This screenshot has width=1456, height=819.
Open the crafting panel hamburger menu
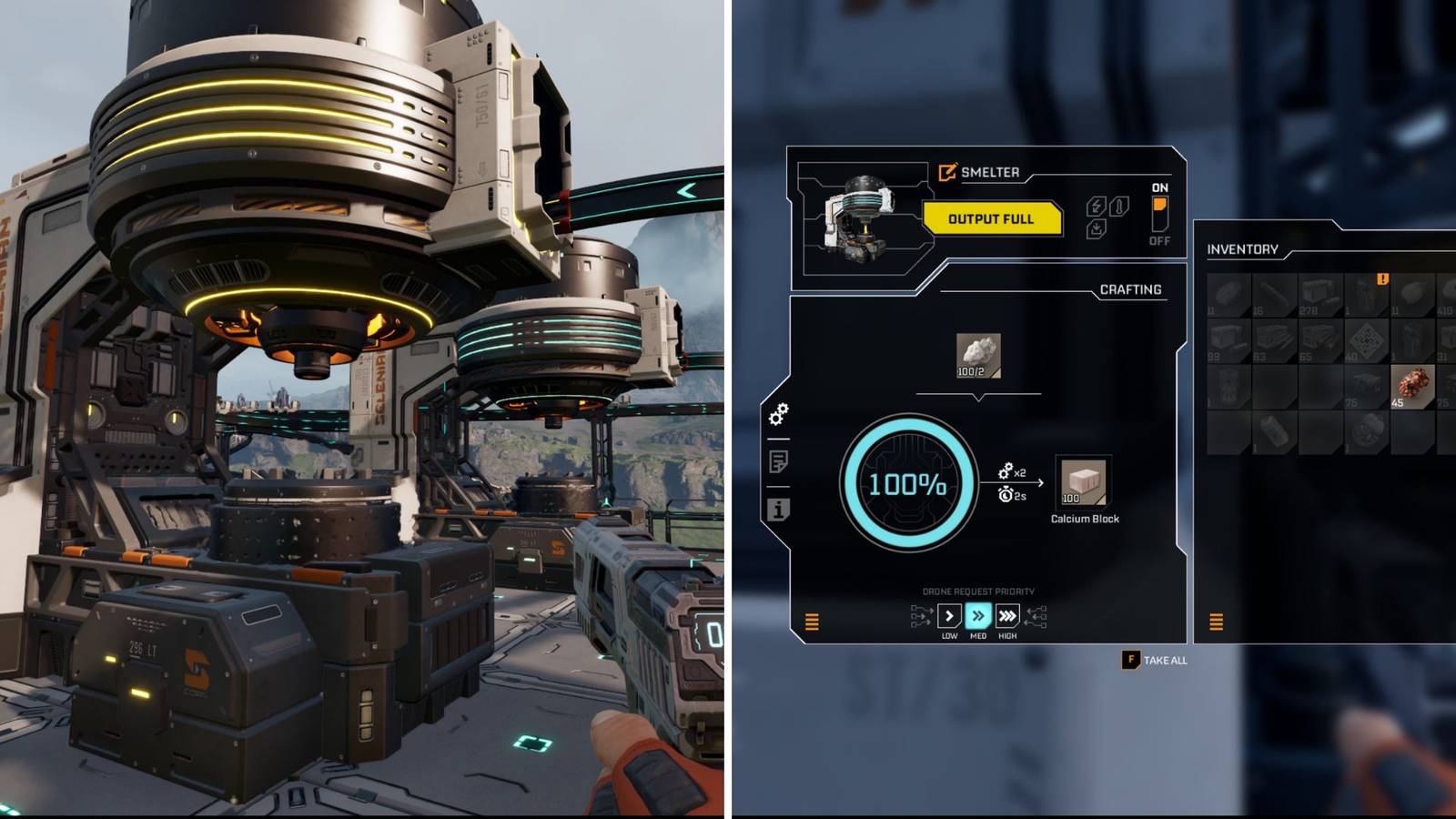tap(811, 623)
